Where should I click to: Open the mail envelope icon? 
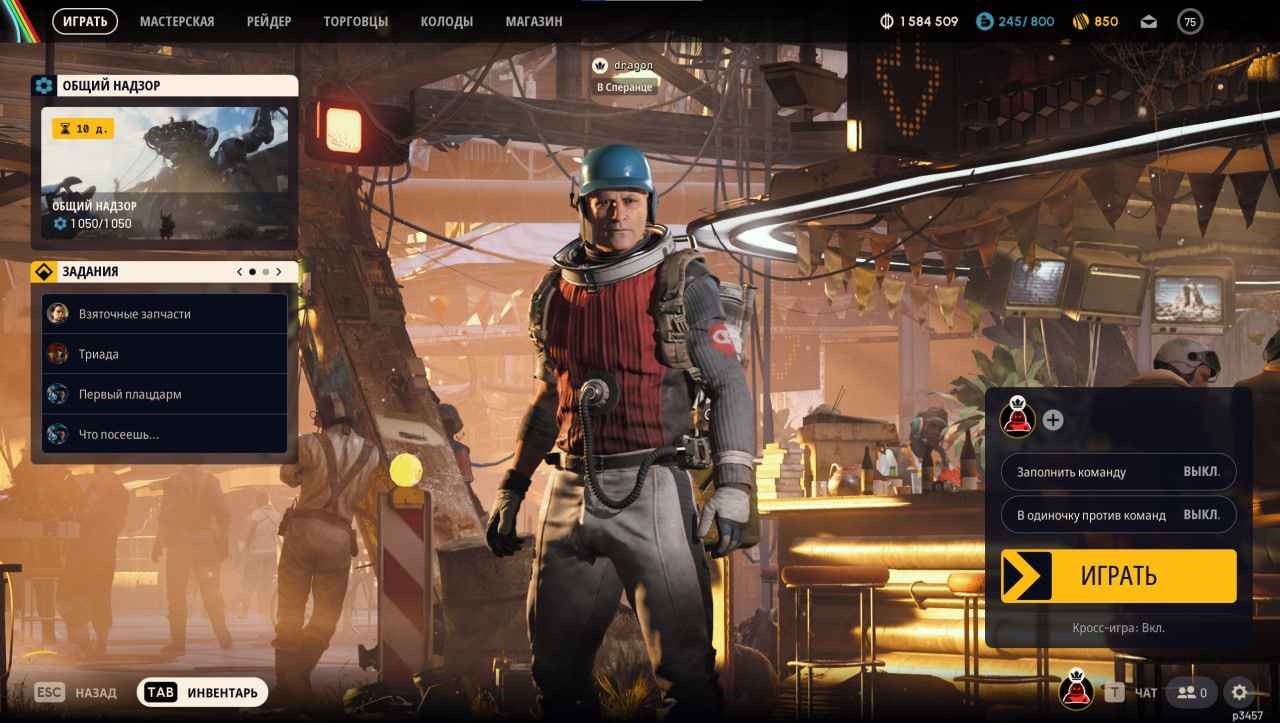pos(1148,20)
